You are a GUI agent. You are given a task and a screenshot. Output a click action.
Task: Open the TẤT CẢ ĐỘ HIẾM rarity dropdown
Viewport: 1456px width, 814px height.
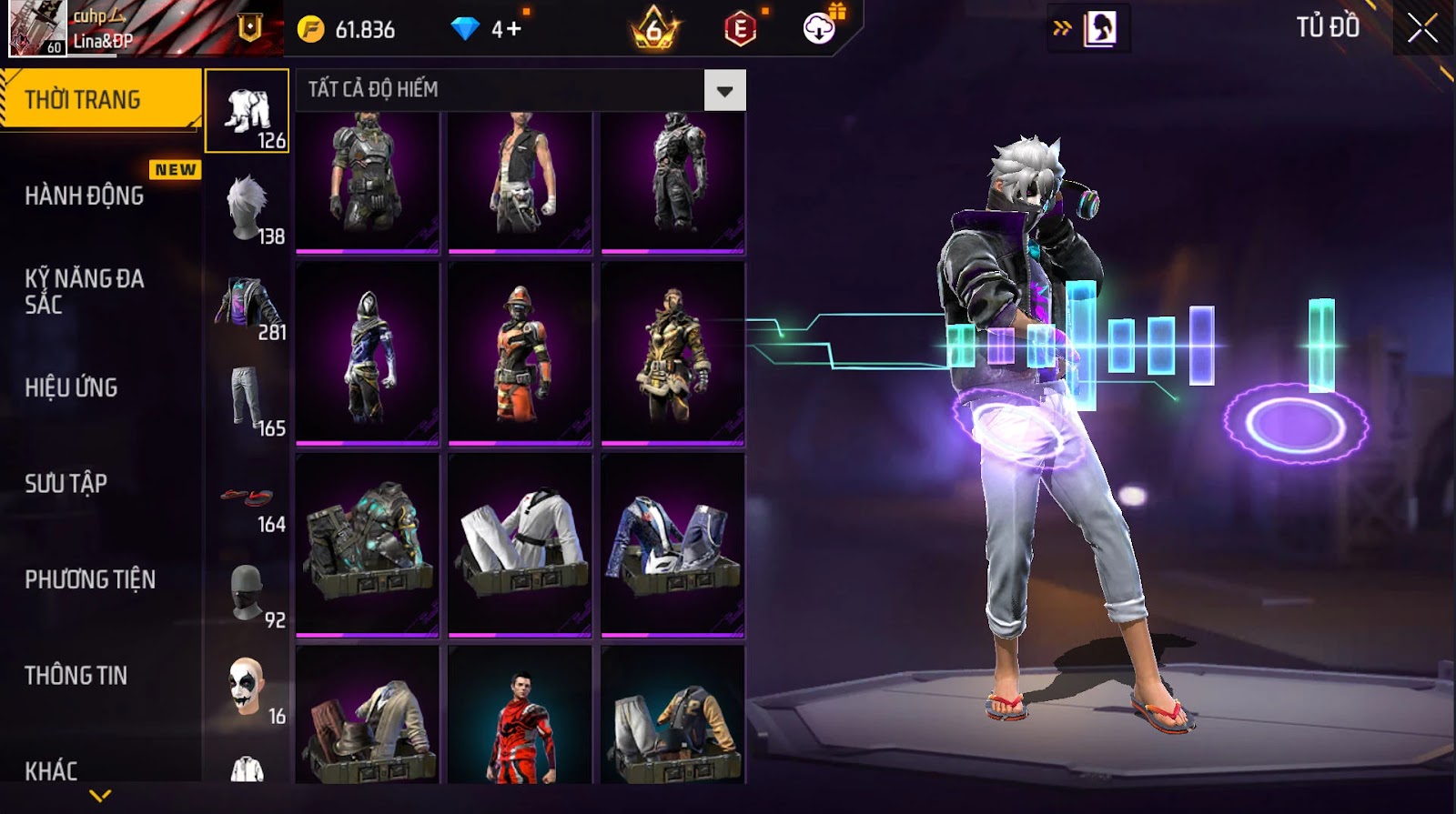724,91
